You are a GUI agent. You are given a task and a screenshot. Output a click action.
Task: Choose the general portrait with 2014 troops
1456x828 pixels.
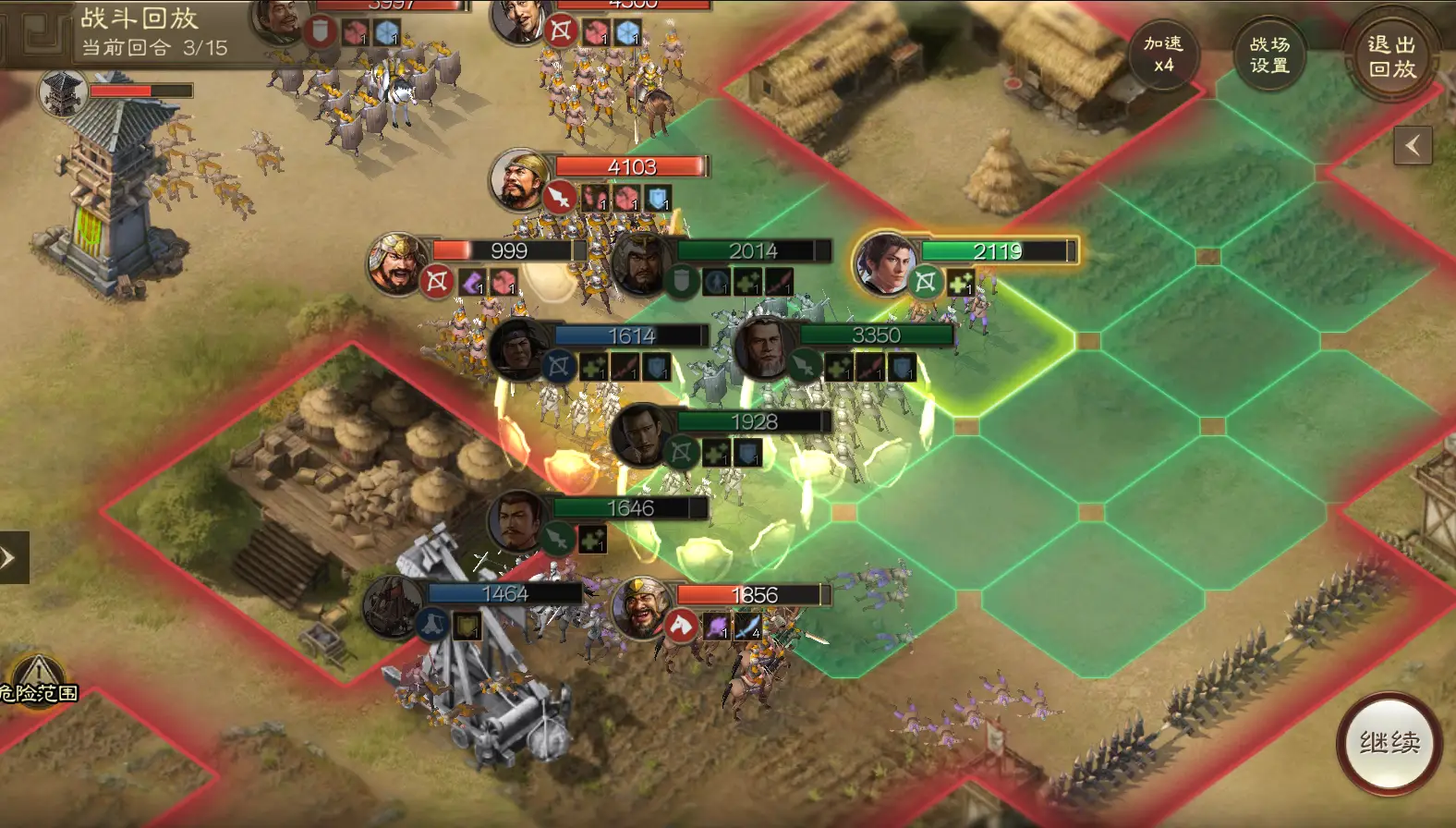[640, 262]
